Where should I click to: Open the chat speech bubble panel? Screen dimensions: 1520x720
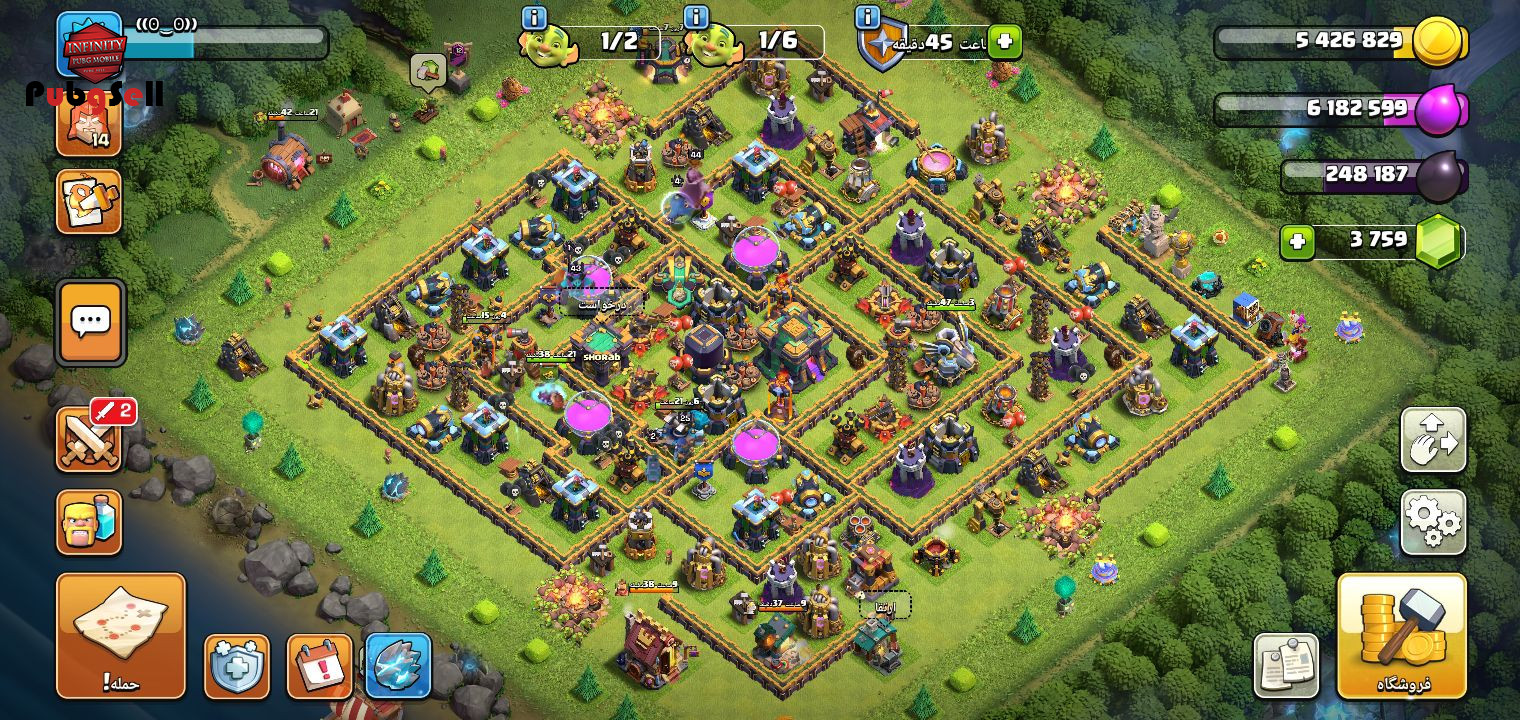[x=91, y=322]
